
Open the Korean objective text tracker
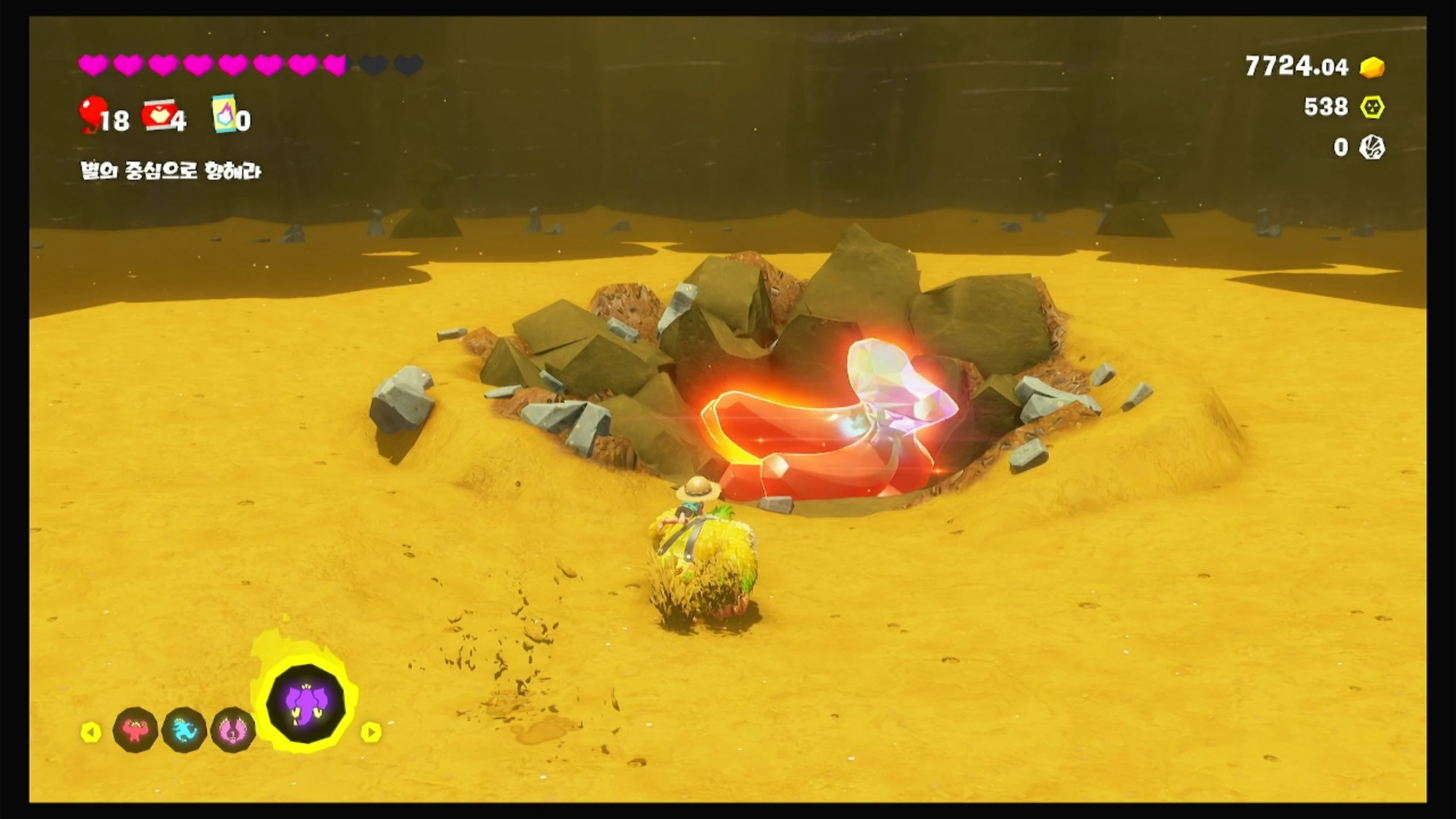click(x=171, y=171)
